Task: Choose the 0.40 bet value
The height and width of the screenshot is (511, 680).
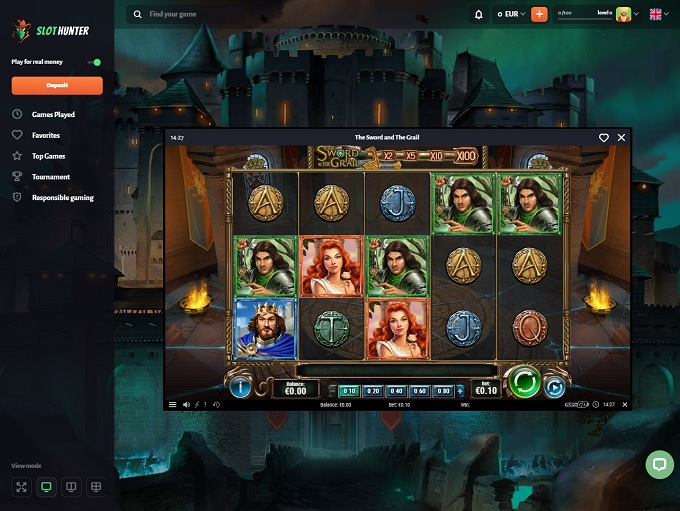Action: 396,391
